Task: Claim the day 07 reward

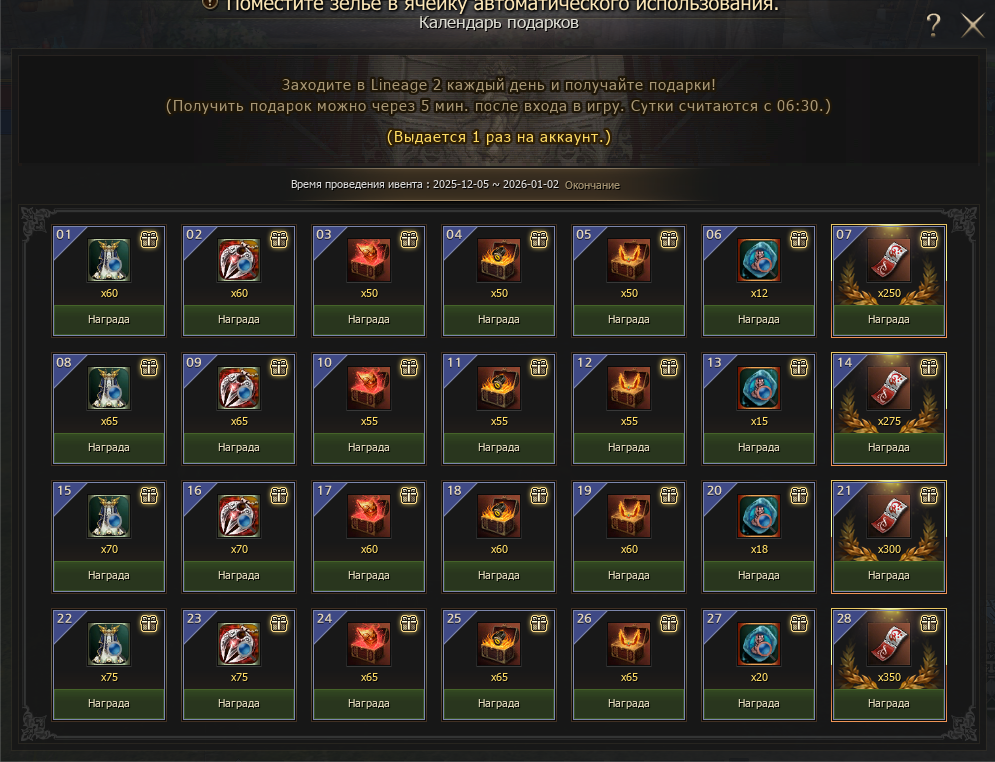Action: [888, 320]
